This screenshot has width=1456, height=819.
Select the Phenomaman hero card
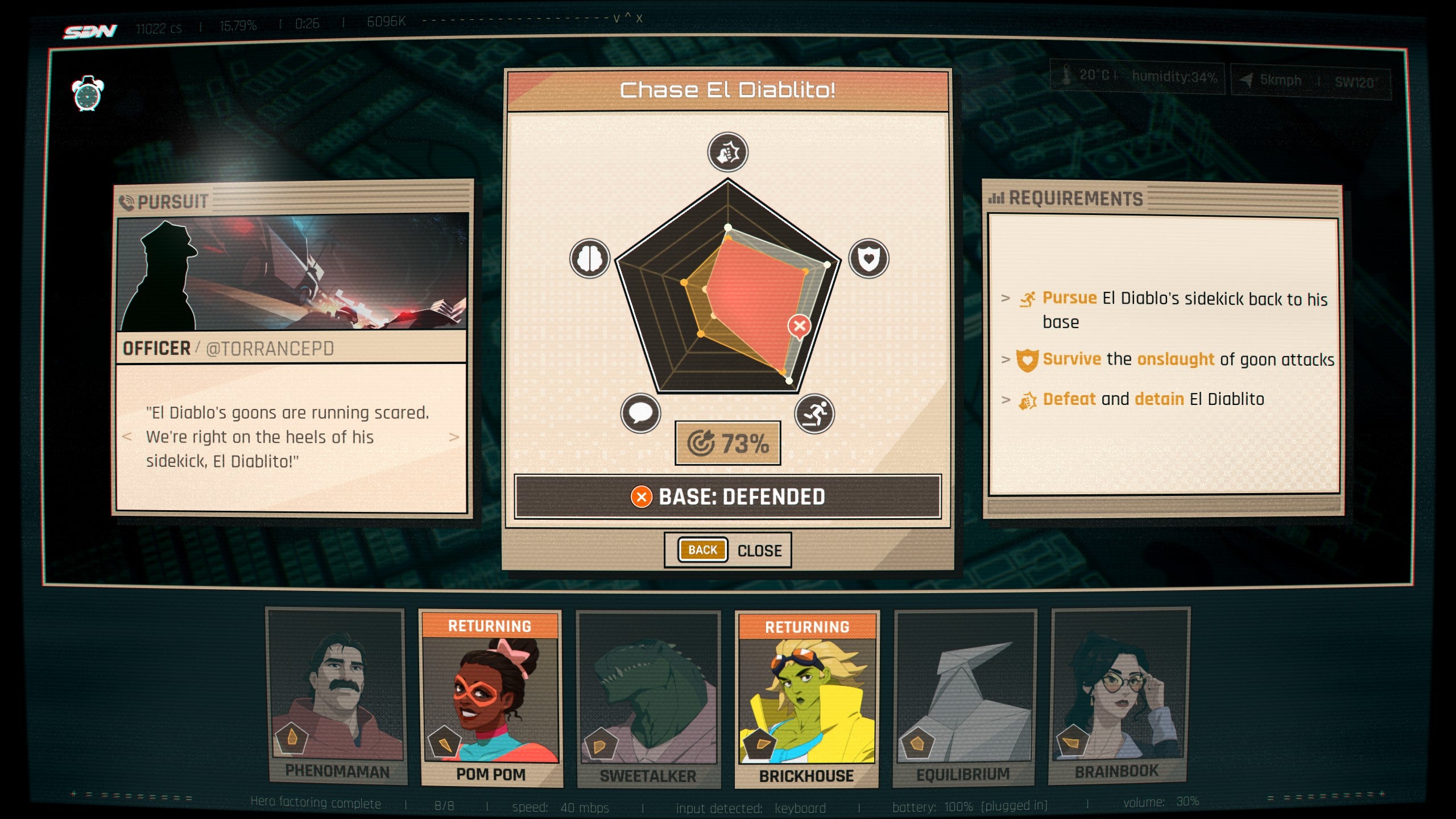[x=337, y=697]
